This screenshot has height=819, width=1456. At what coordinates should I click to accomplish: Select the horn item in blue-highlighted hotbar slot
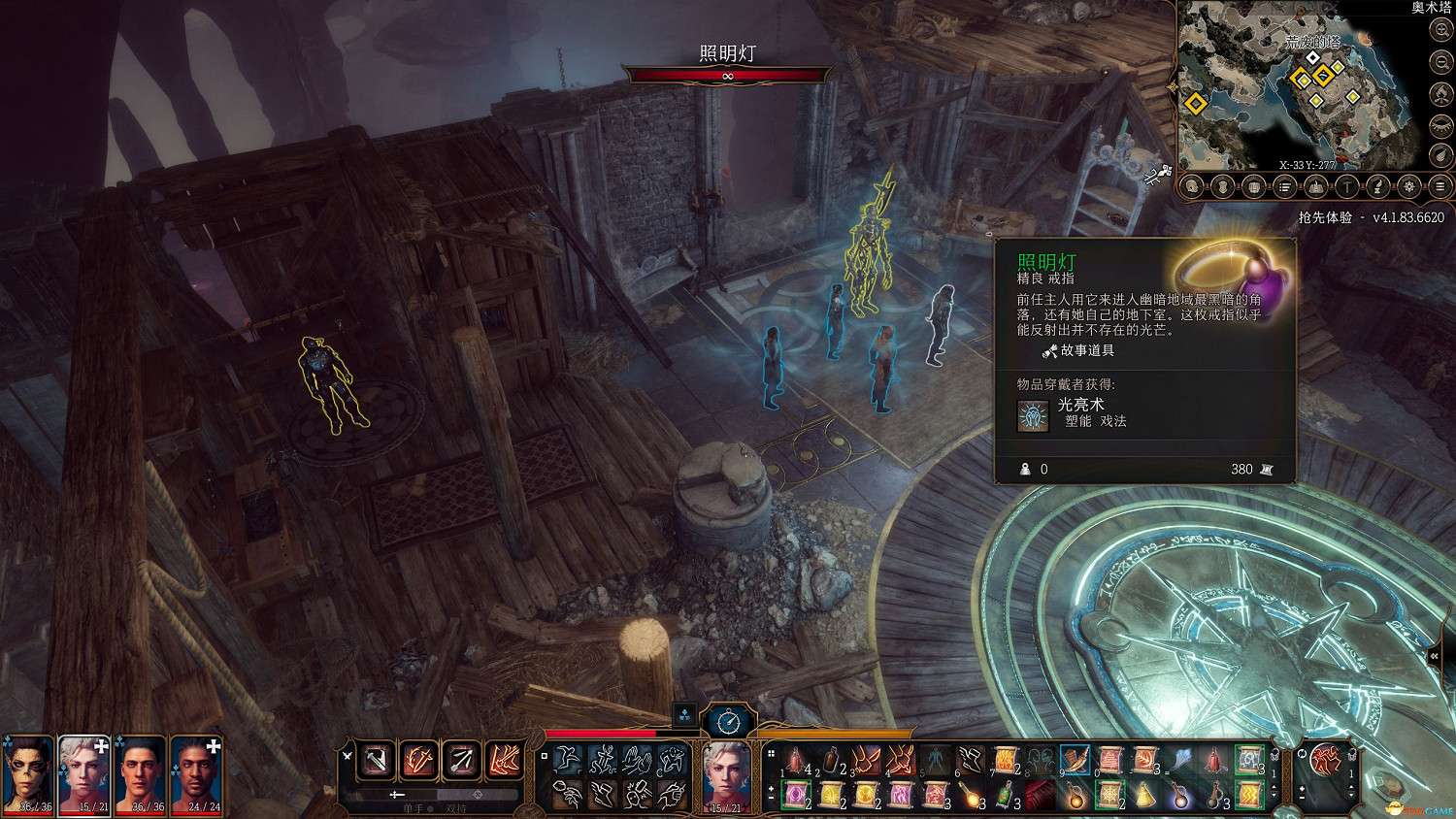coord(1075,759)
